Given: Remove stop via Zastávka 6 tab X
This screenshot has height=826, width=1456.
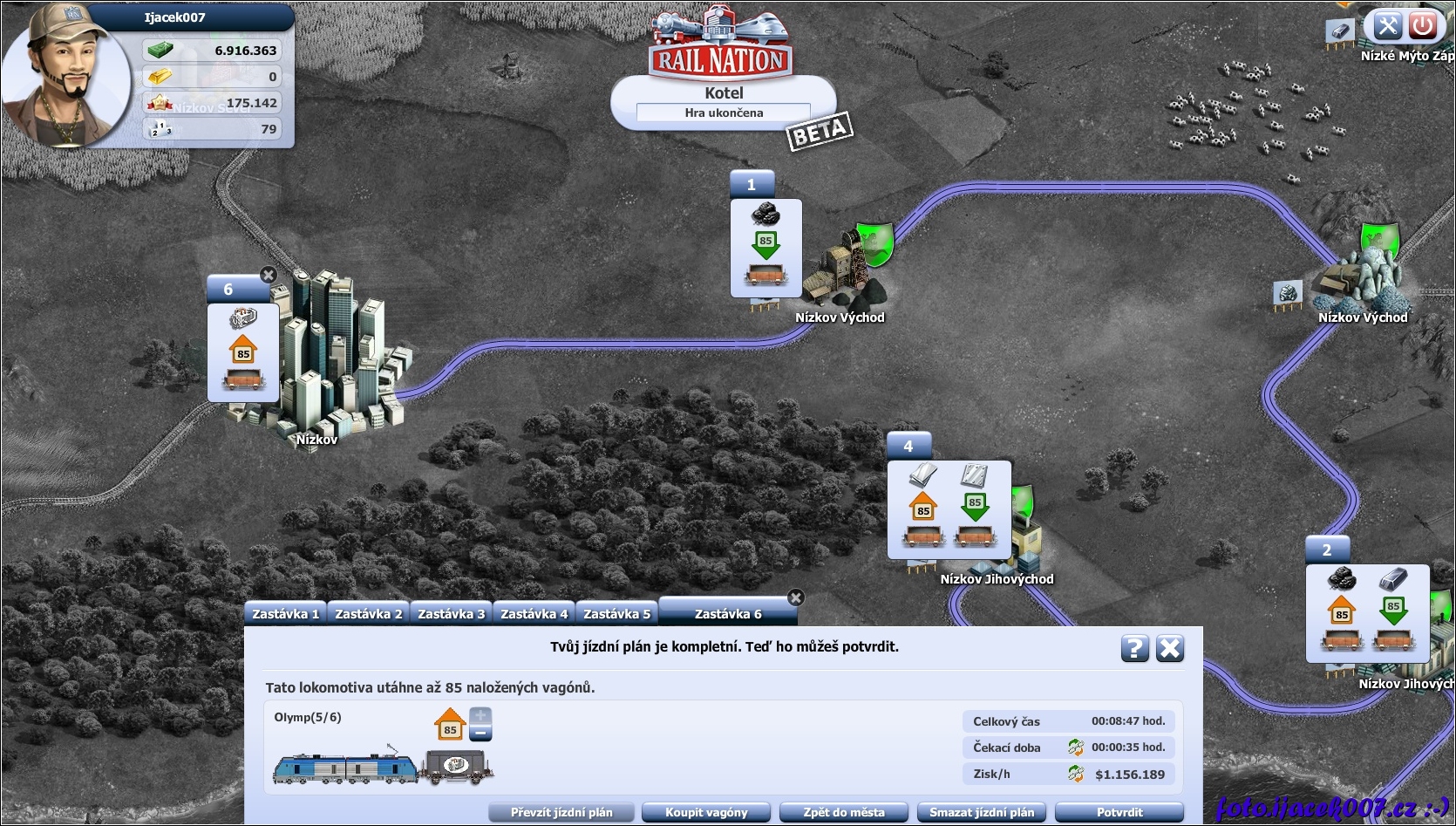Looking at the screenshot, I should click(x=795, y=597).
